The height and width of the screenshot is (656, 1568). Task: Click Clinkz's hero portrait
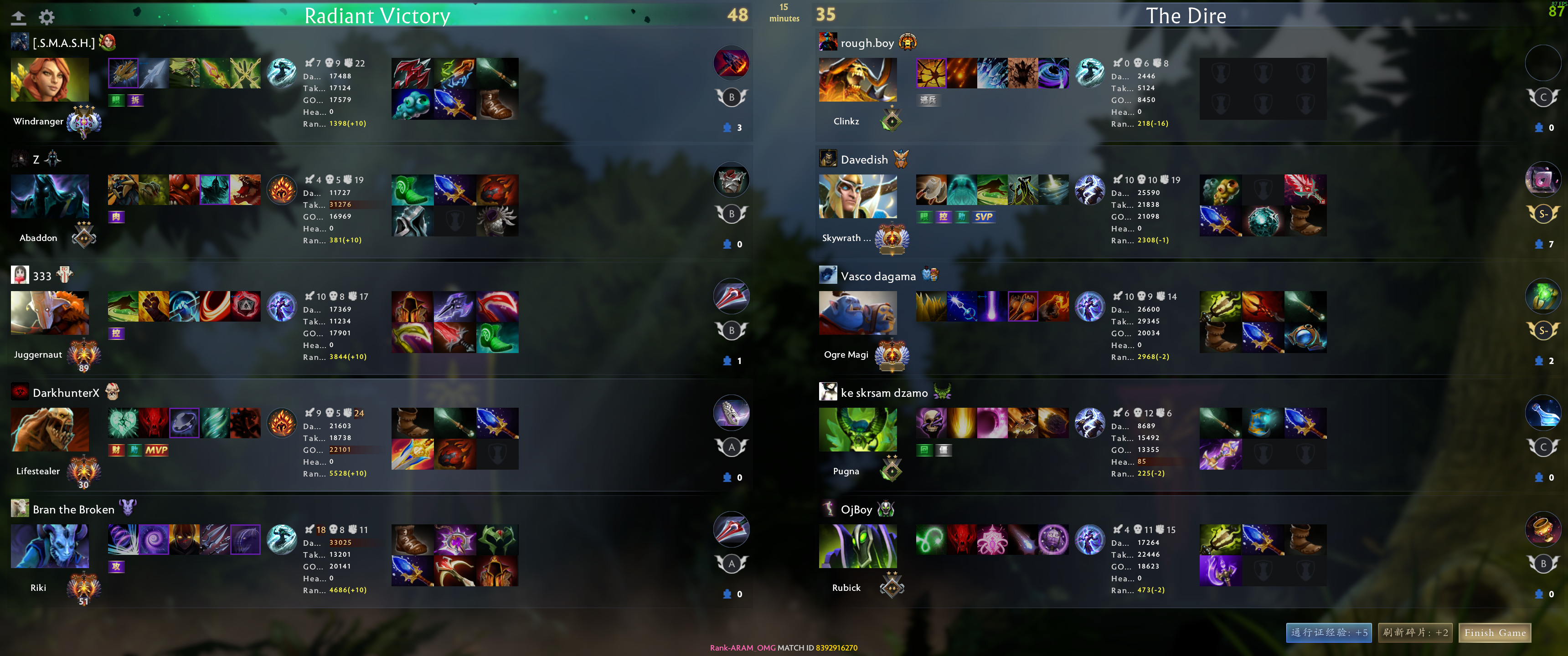(858, 79)
